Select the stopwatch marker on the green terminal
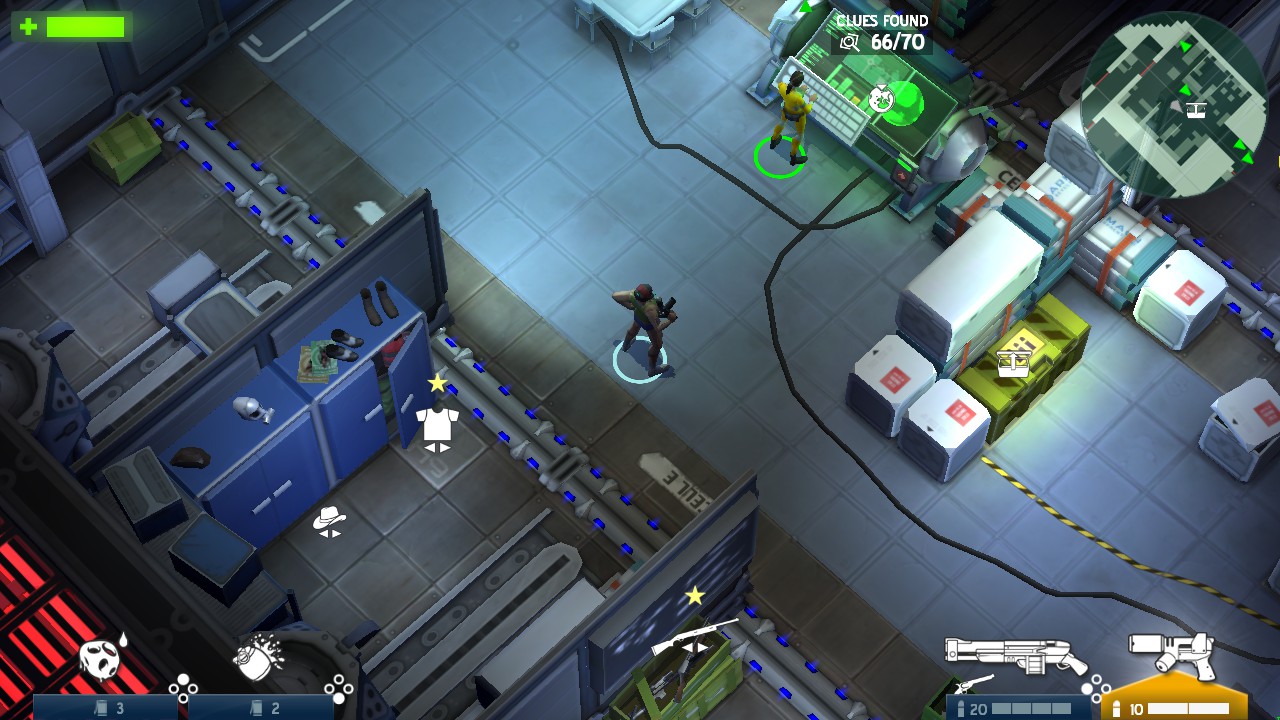This screenshot has height=720, width=1280. click(881, 98)
